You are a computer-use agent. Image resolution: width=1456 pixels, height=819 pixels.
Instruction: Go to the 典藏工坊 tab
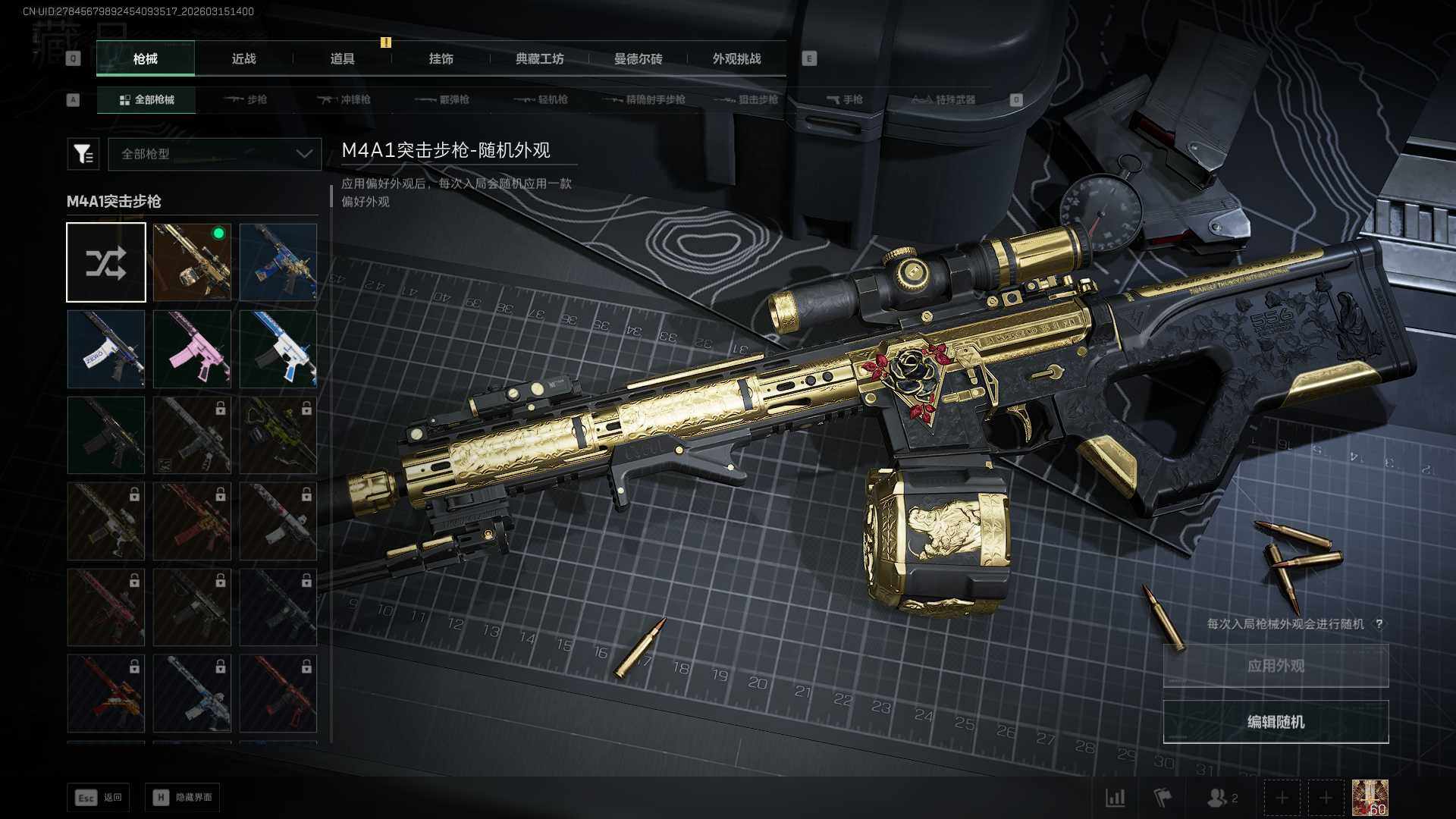click(539, 59)
